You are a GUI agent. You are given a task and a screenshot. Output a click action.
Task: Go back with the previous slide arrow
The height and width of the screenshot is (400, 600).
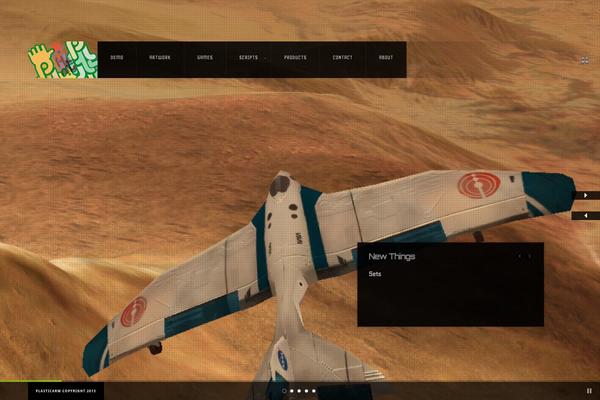point(586,215)
